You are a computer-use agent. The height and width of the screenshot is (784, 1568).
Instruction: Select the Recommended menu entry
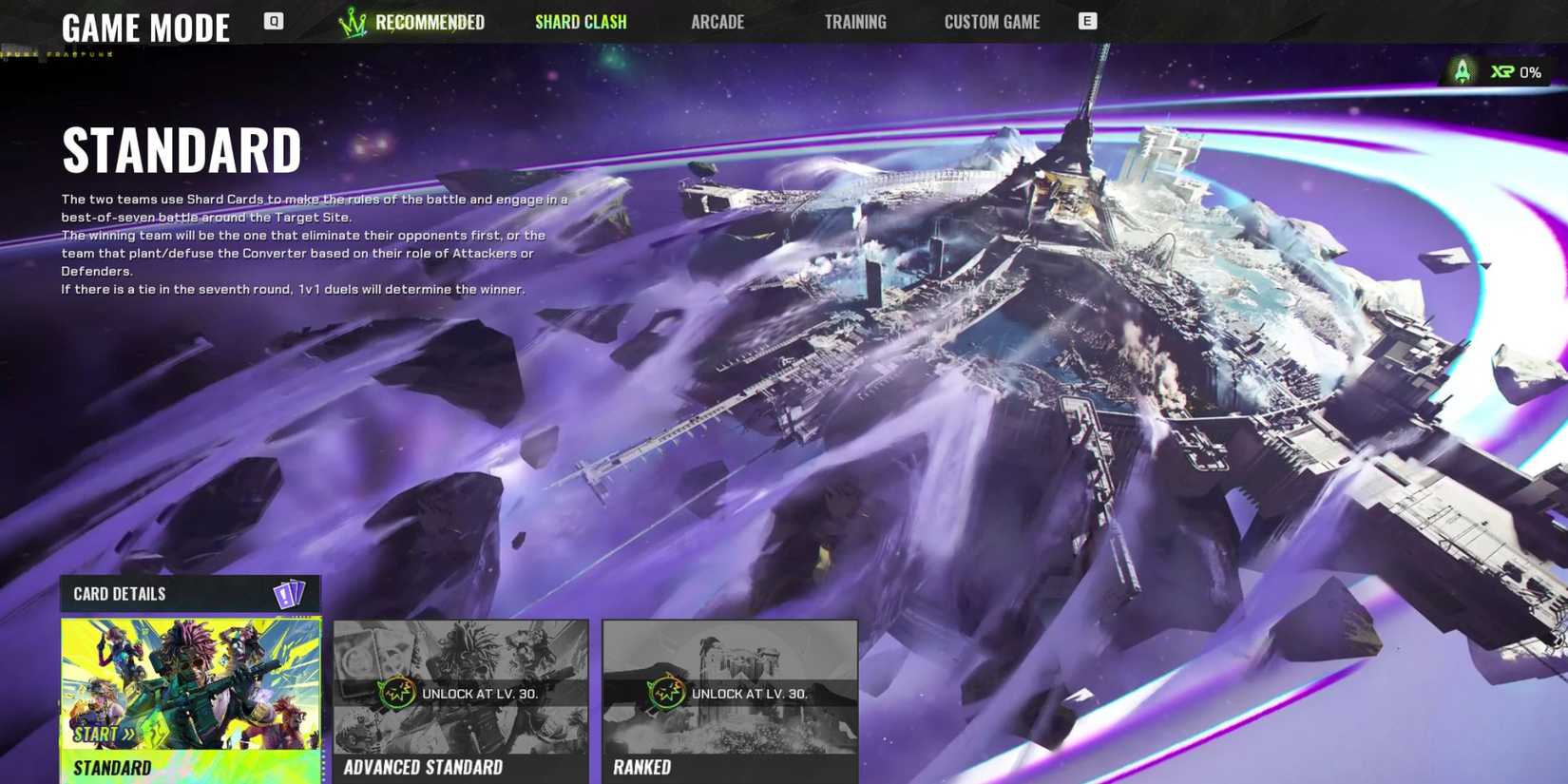tap(430, 21)
